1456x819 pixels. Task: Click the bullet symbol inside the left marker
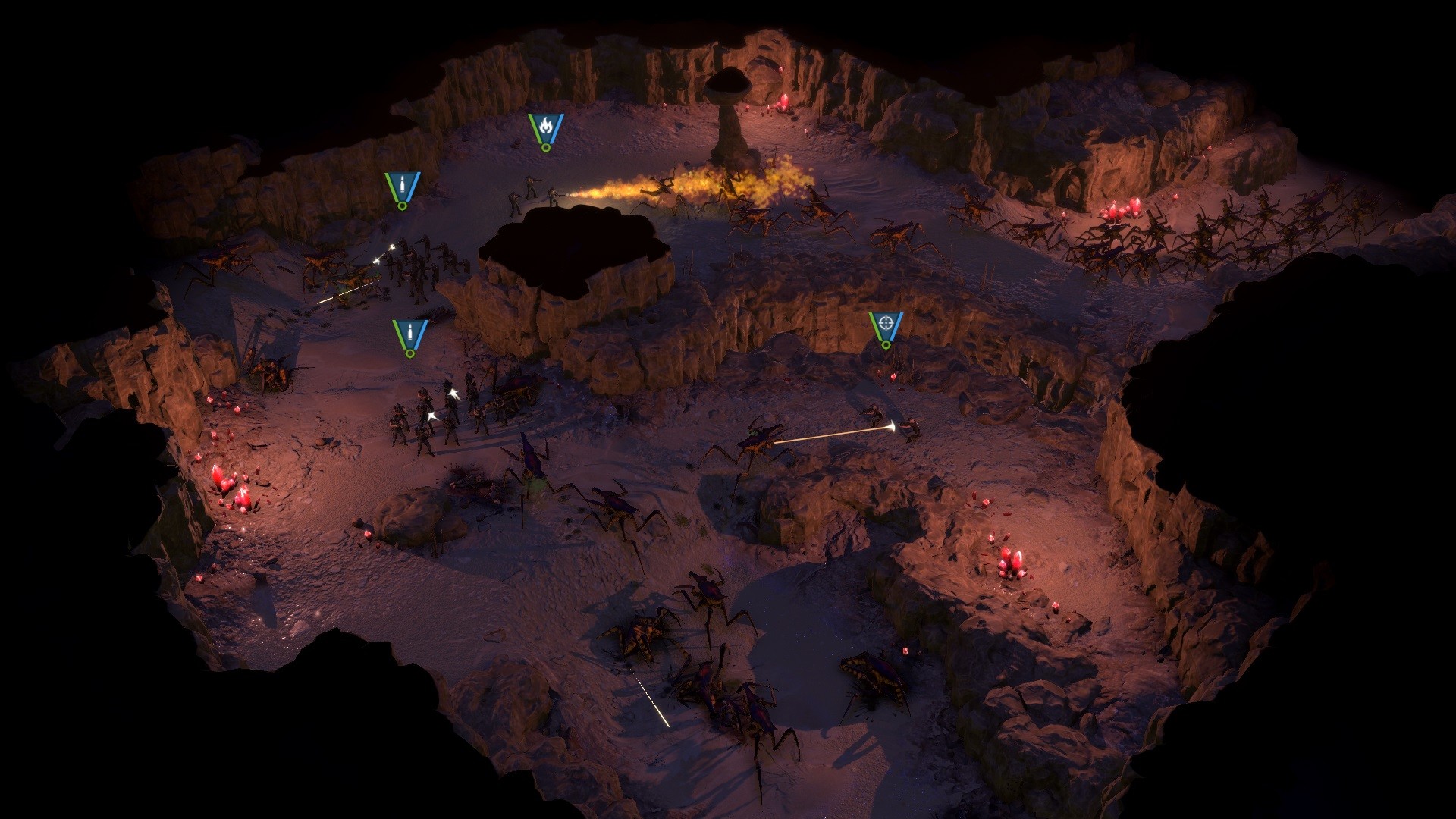[x=401, y=182]
